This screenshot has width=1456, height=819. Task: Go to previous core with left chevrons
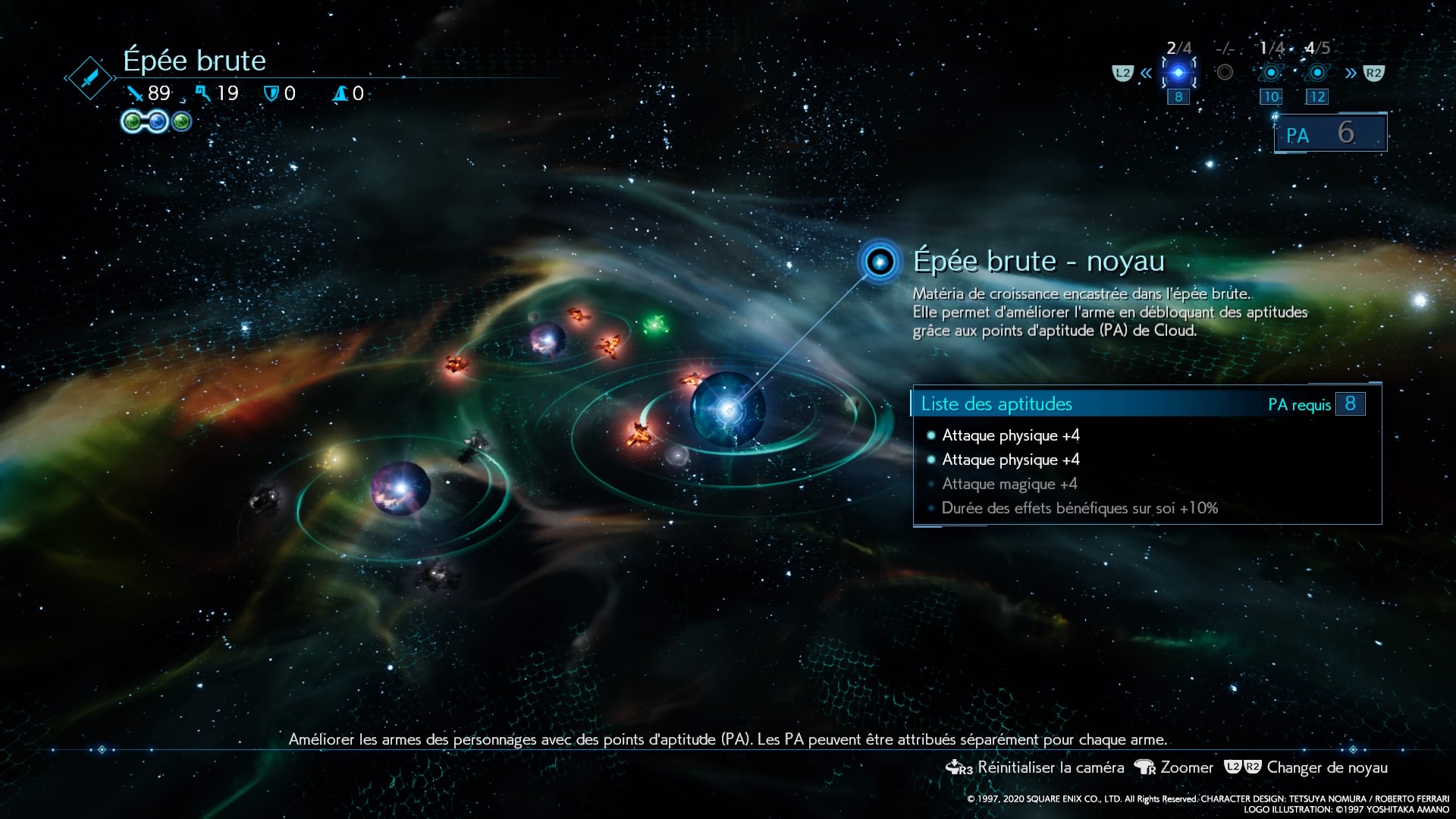(x=1146, y=74)
